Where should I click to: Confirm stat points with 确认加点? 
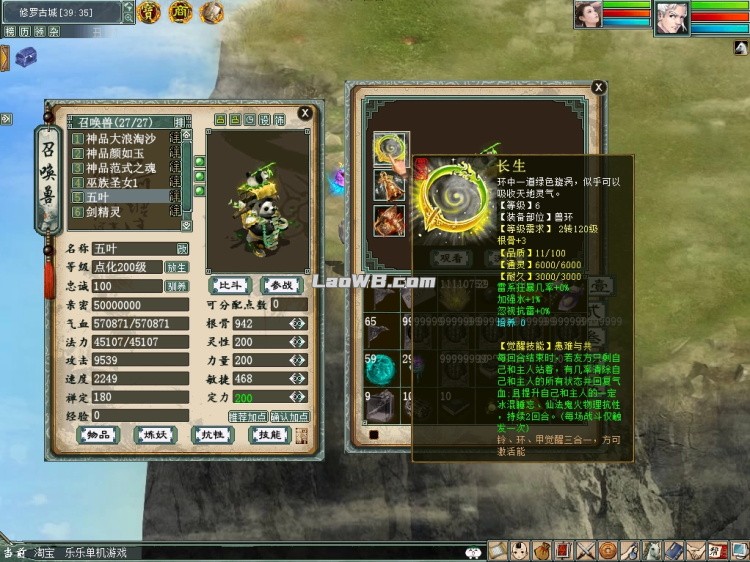[x=289, y=416]
